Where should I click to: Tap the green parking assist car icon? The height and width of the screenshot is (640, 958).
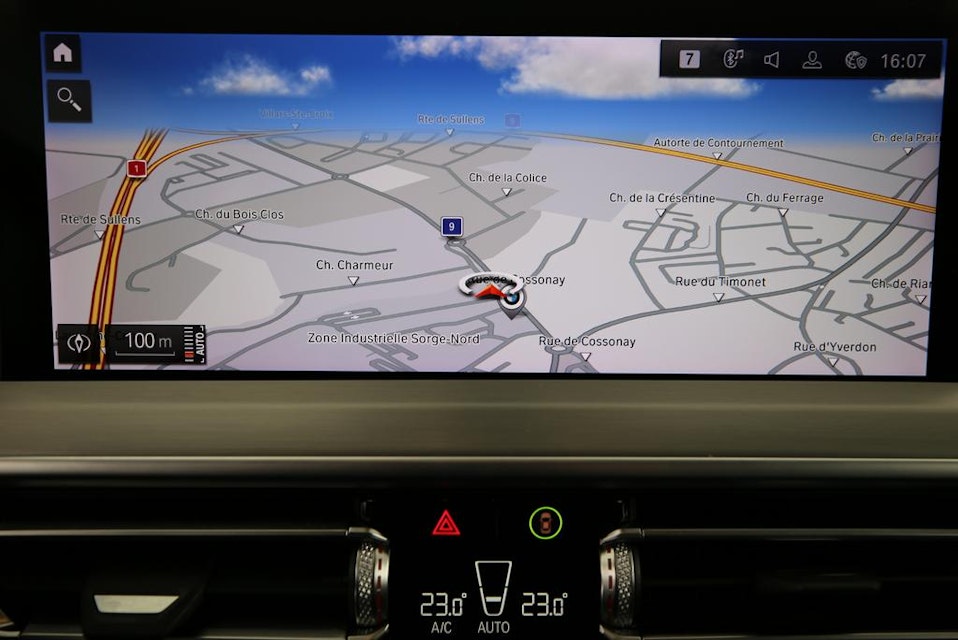[545, 522]
